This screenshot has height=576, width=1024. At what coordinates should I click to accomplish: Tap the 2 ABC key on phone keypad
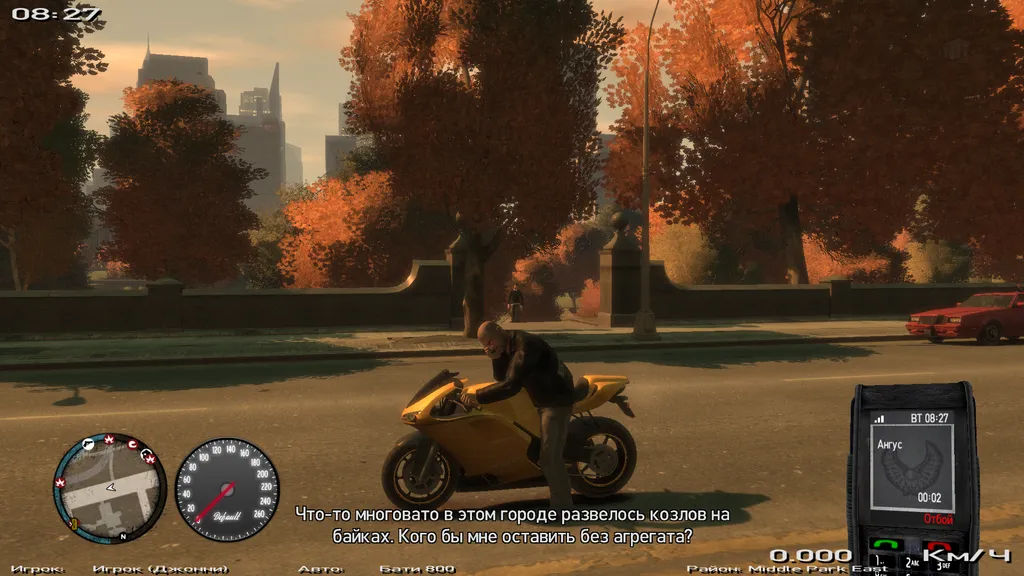coord(913,563)
